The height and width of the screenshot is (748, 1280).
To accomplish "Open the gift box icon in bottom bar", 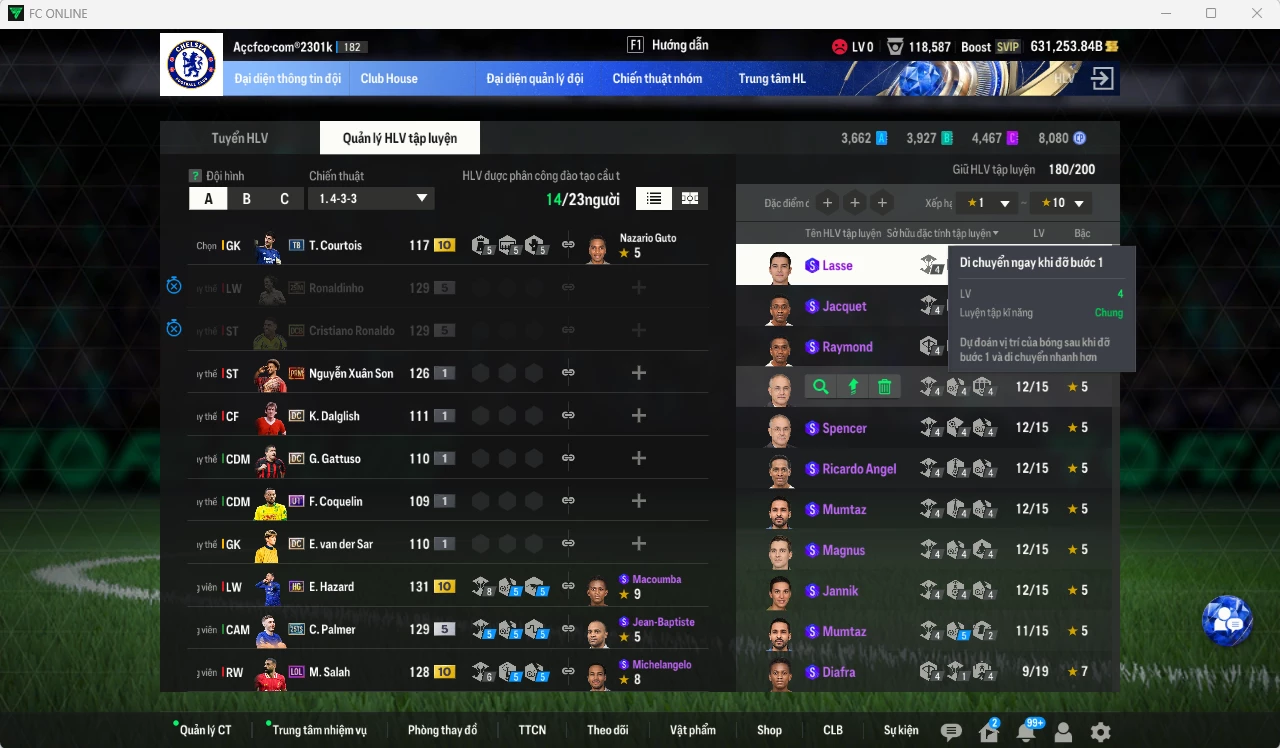I will pos(987,732).
